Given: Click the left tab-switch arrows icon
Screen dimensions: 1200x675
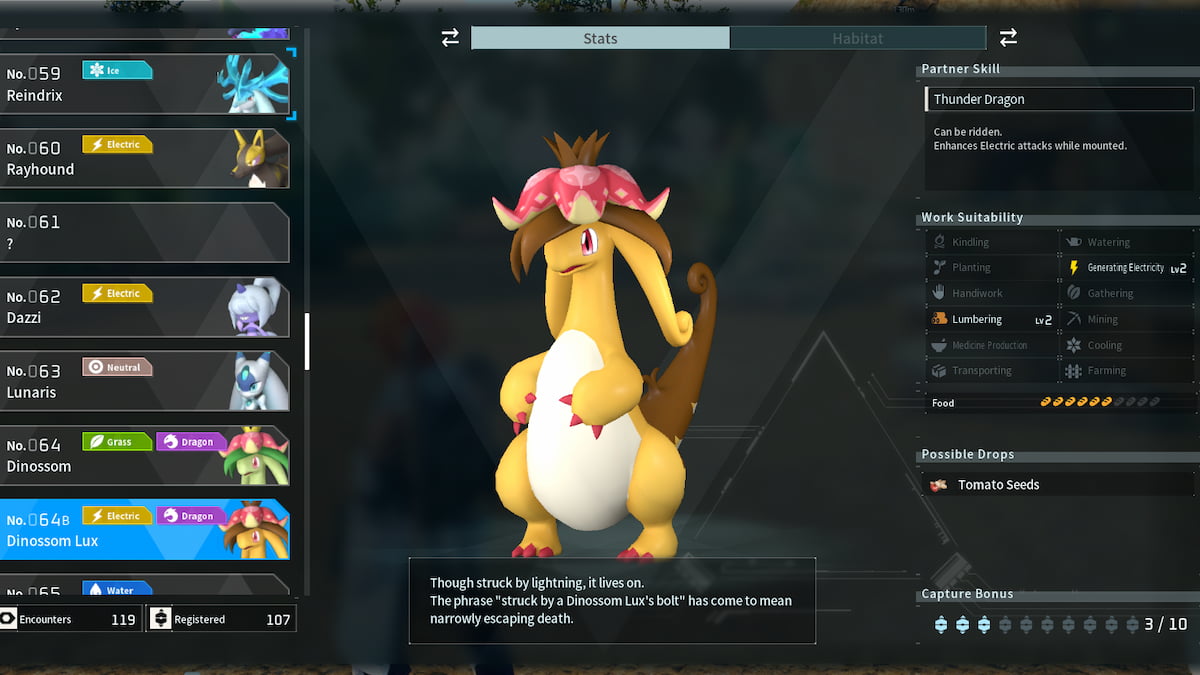Looking at the screenshot, I should click(x=450, y=38).
